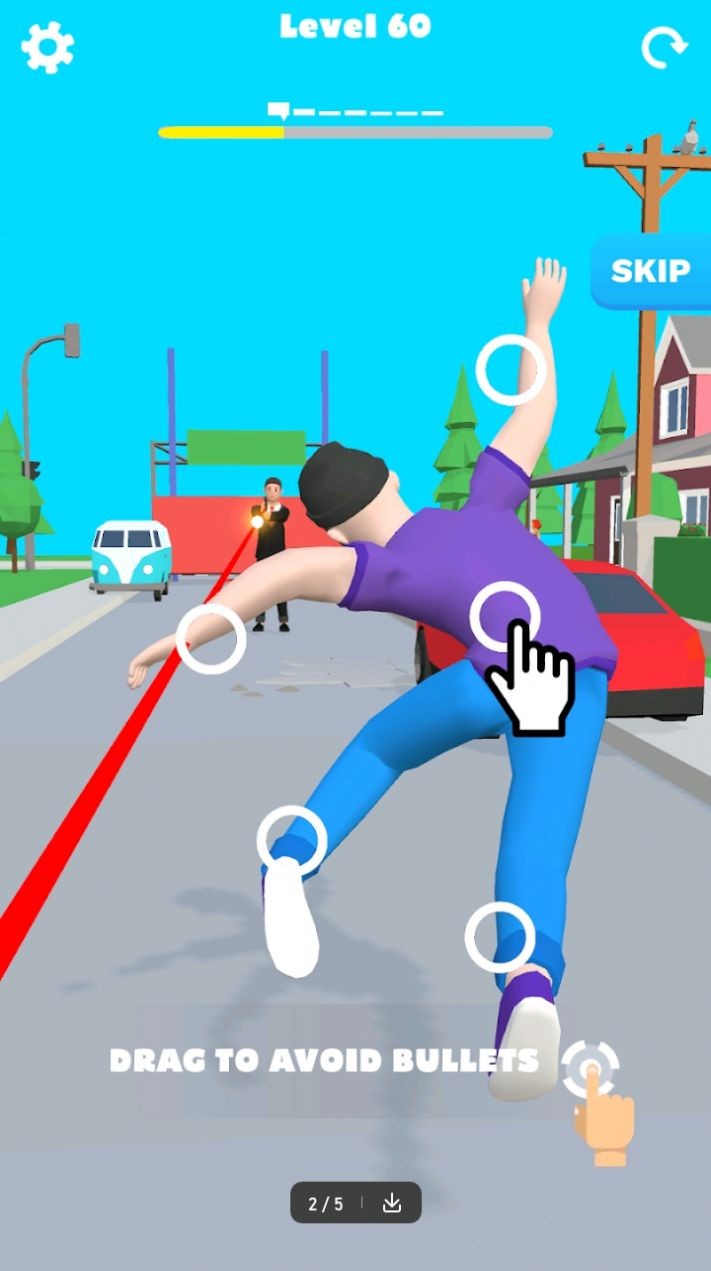Viewport: 711px width, 1271px height.
Task: Select the torso handle on the purple shirt
Action: tap(504, 616)
